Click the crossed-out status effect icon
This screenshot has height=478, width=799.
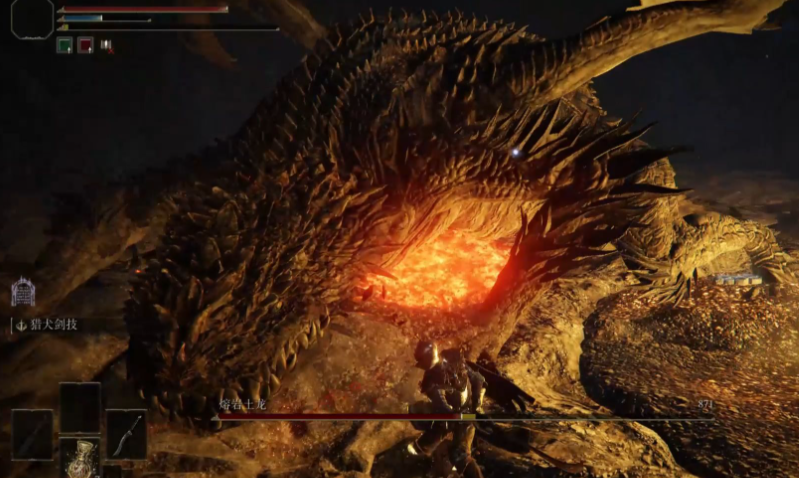point(106,46)
